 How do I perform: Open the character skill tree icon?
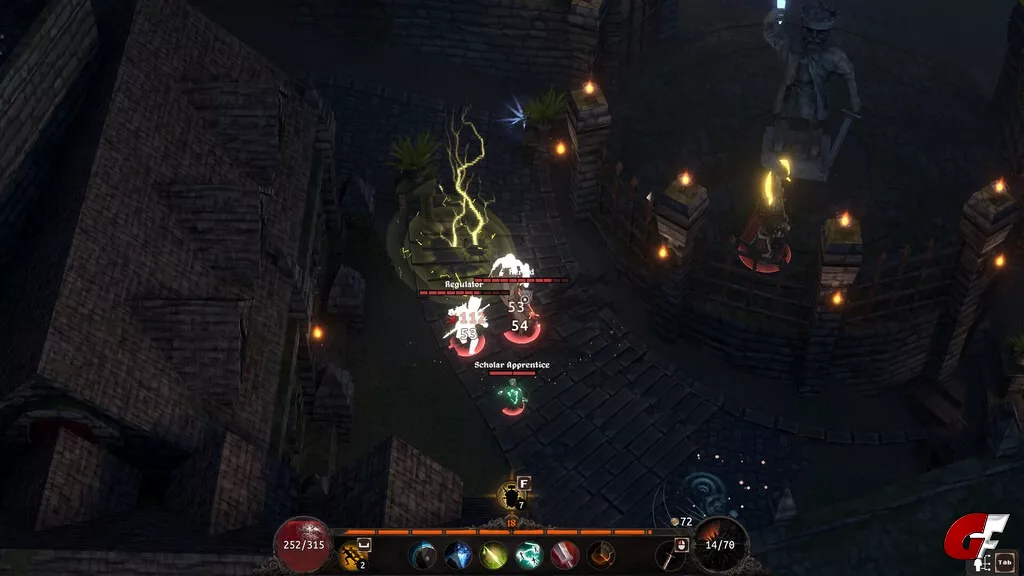[x=981, y=564]
